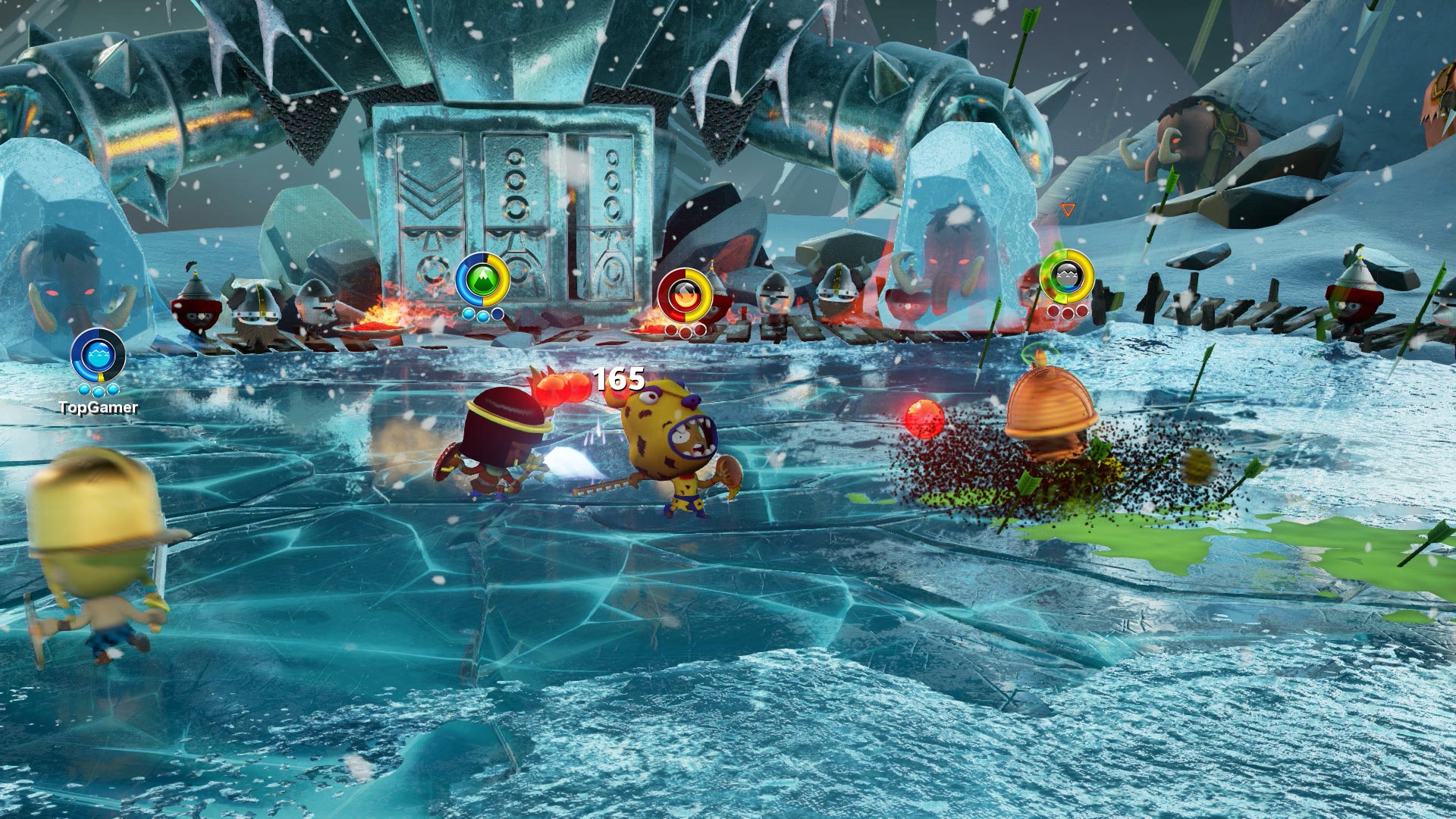The height and width of the screenshot is (819, 1456).
Task: Click the mountain badge above the right warrior
Action: point(1067,278)
